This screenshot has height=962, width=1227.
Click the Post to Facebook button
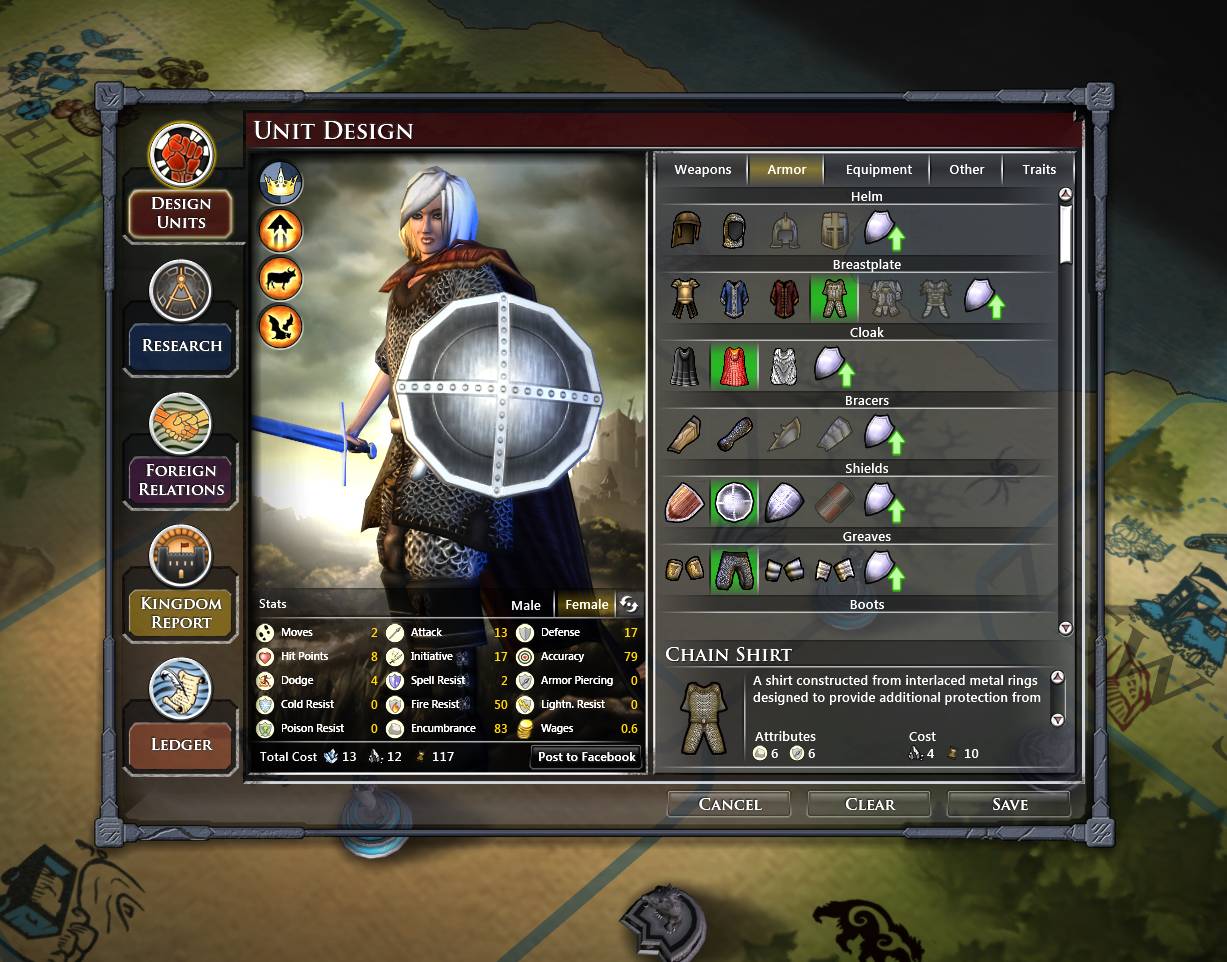click(586, 756)
